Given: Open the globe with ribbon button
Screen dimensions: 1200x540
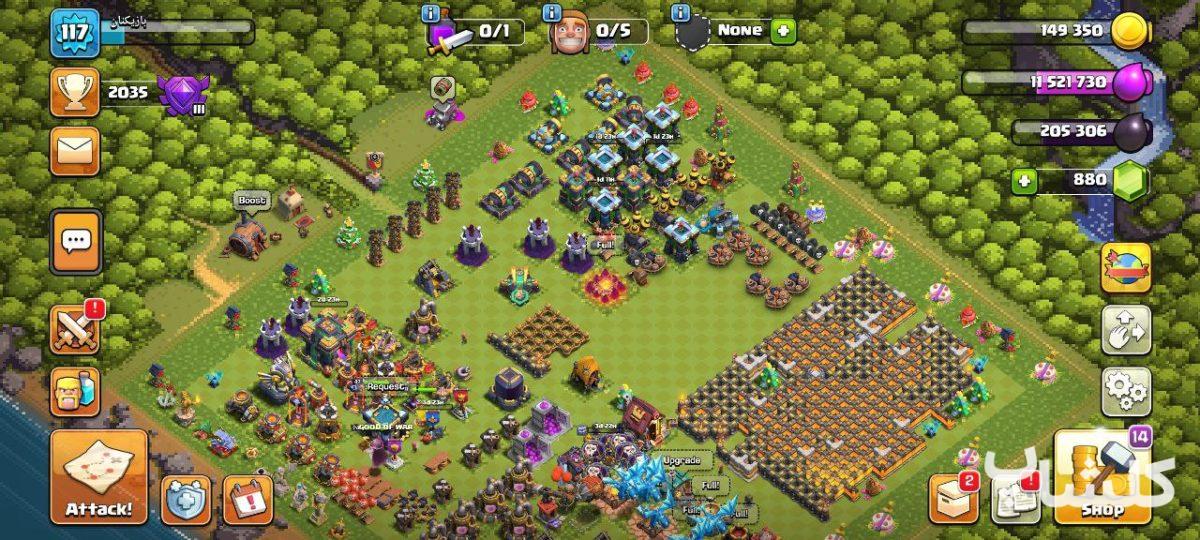Looking at the screenshot, I should (1126, 268).
